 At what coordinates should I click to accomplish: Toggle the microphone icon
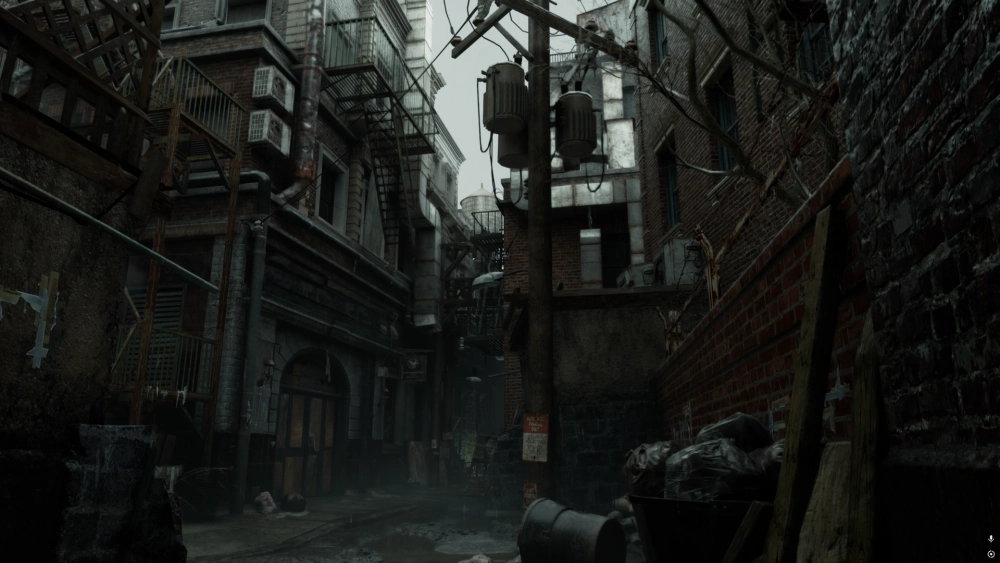(x=990, y=538)
